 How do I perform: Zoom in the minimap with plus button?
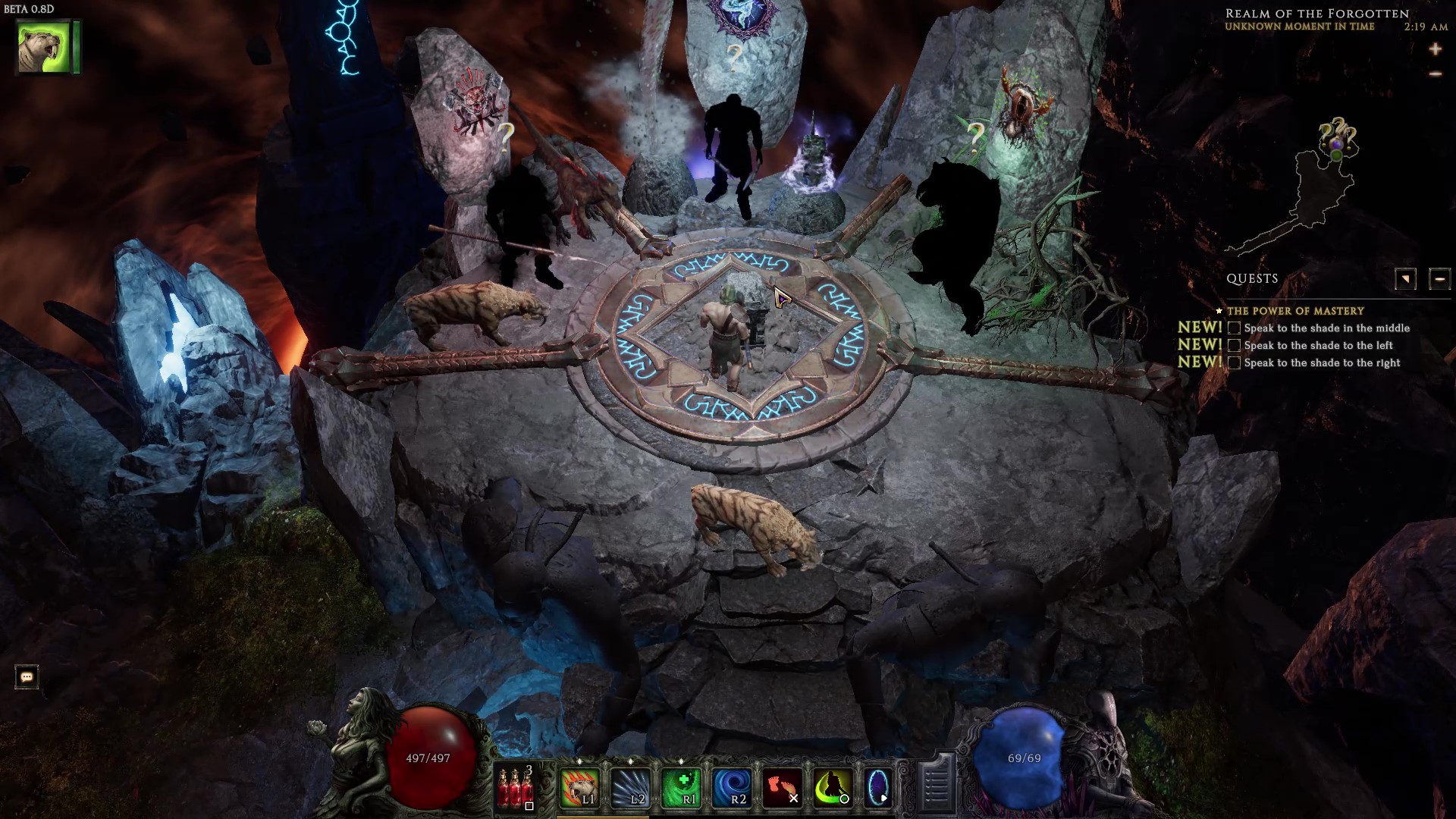pyautogui.click(x=1435, y=50)
